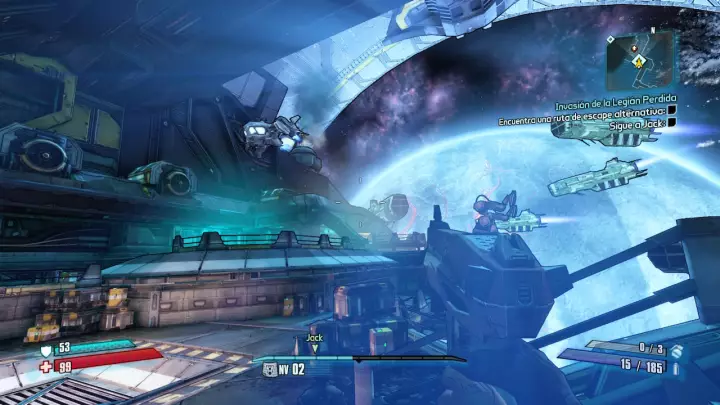Select the grenade icon

(676, 351)
